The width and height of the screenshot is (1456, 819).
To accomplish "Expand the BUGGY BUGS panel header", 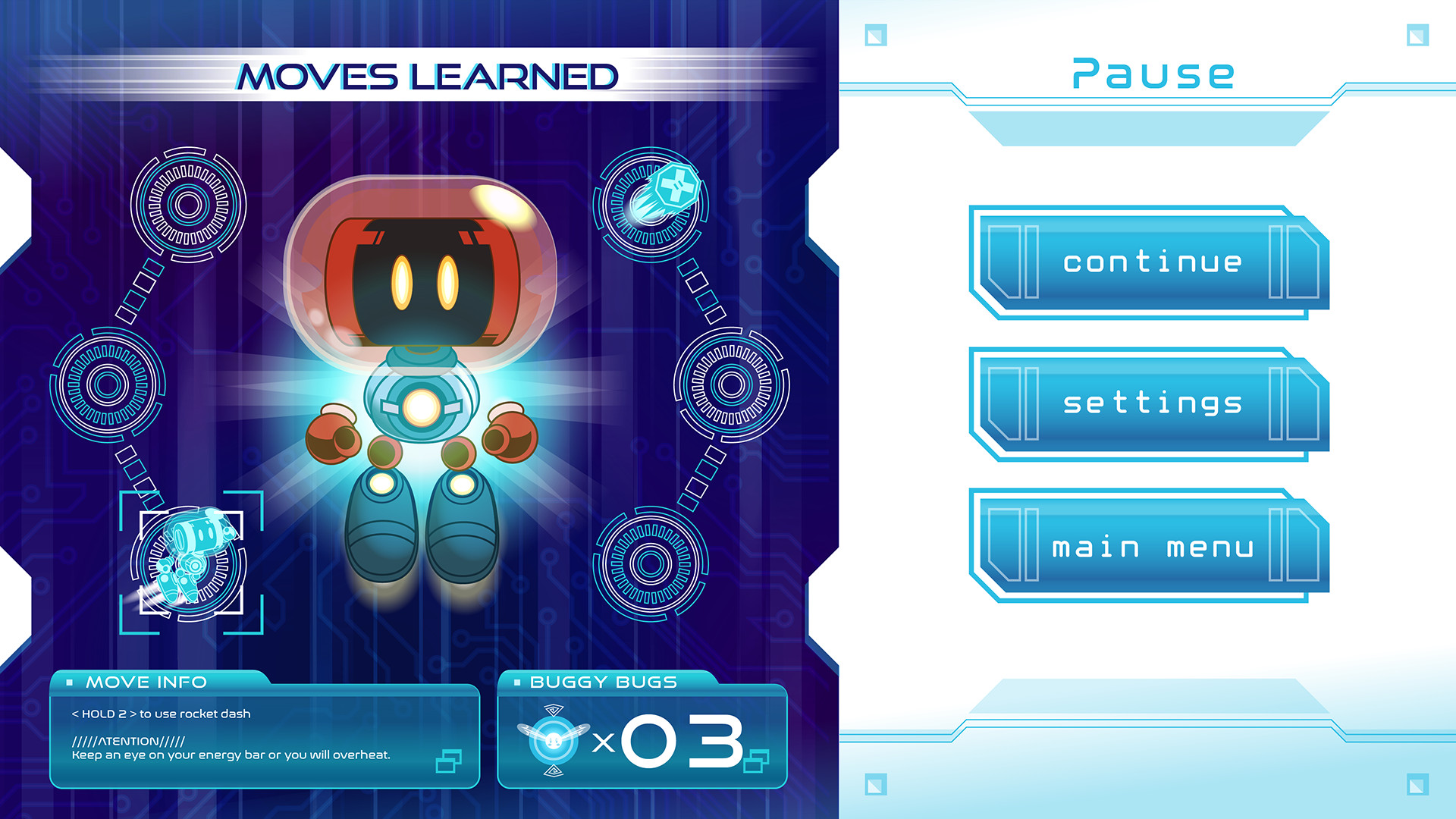I will tap(603, 682).
